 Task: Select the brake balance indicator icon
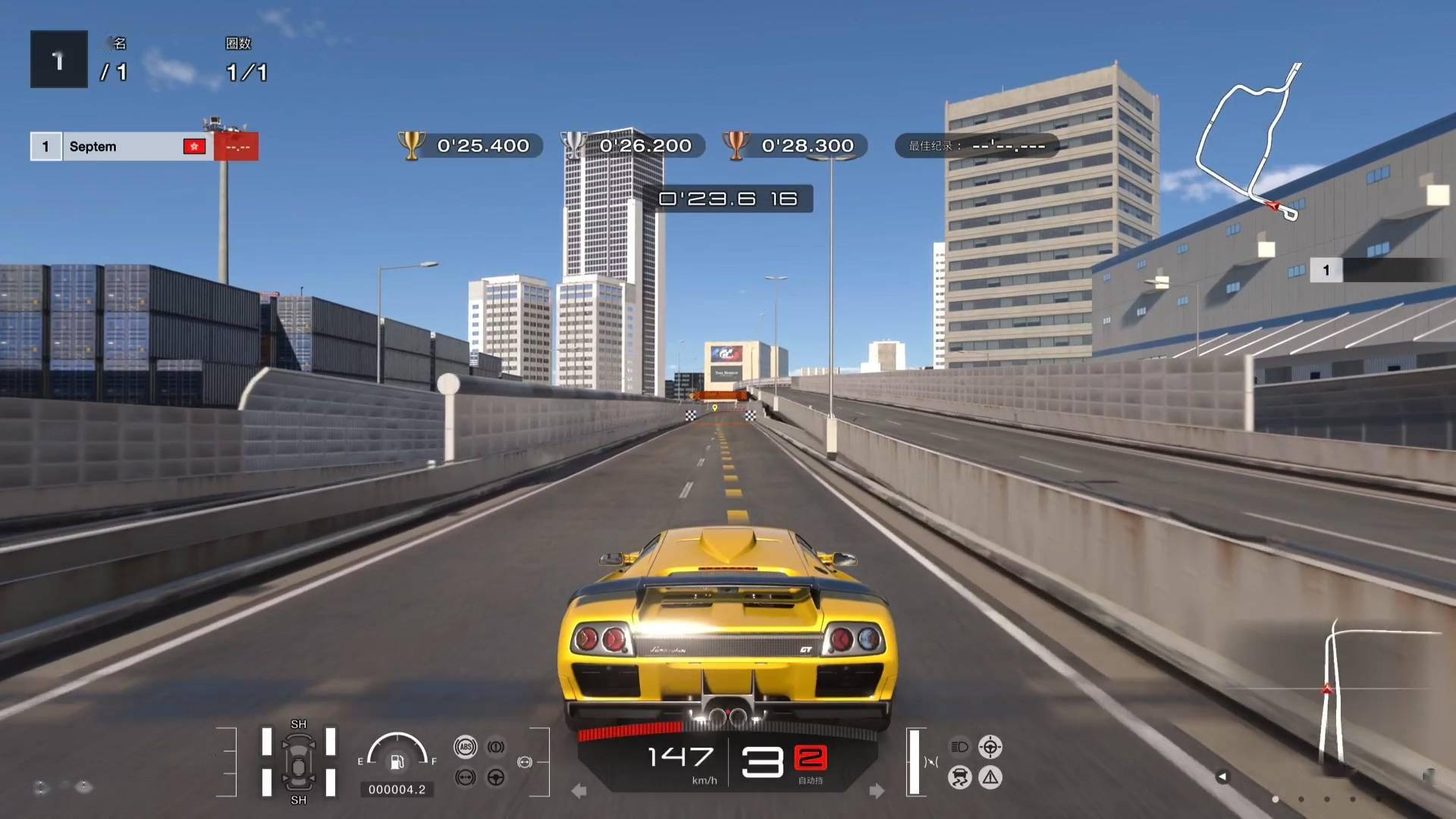click(465, 778)
